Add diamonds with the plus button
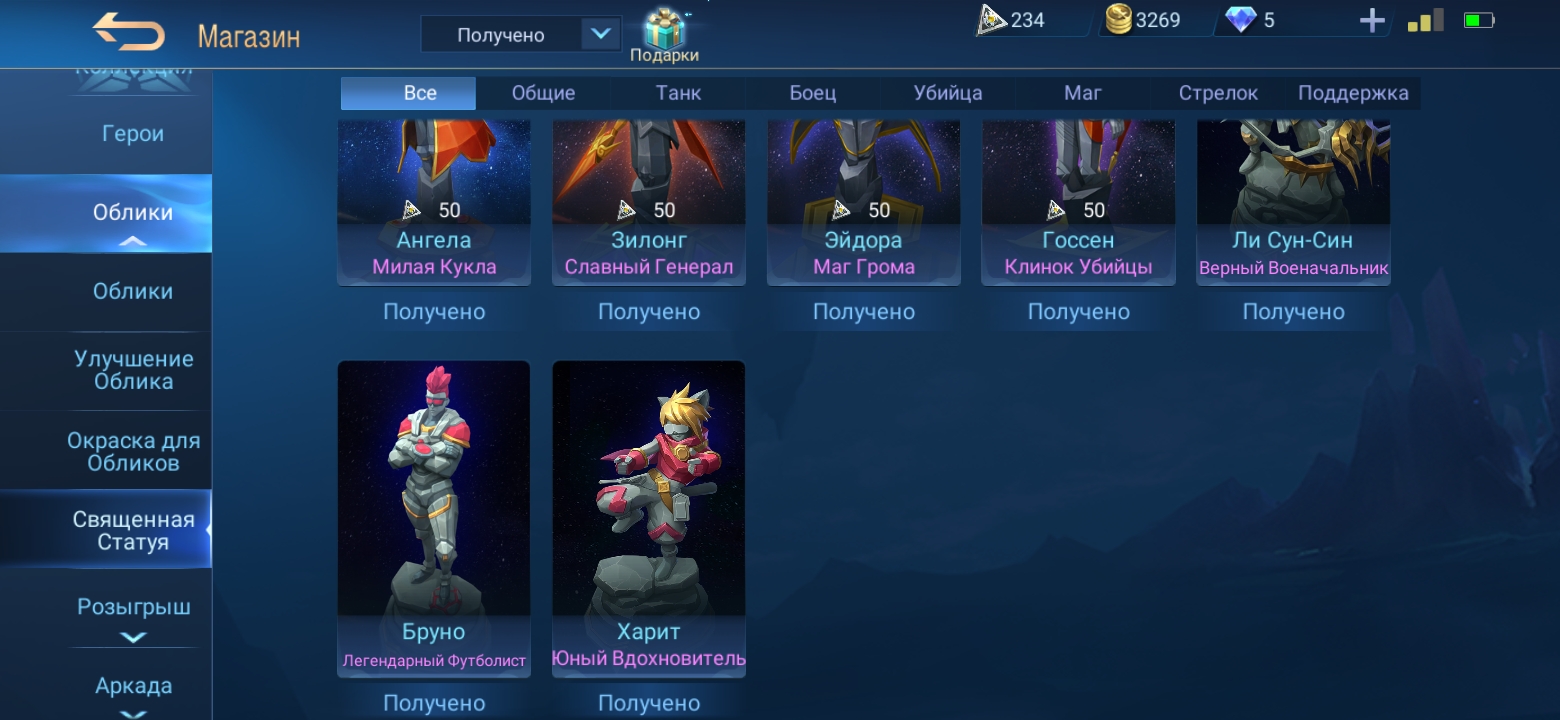Image resolution: width=1560 pixels, height=720 pixels. pos(1372,21)
